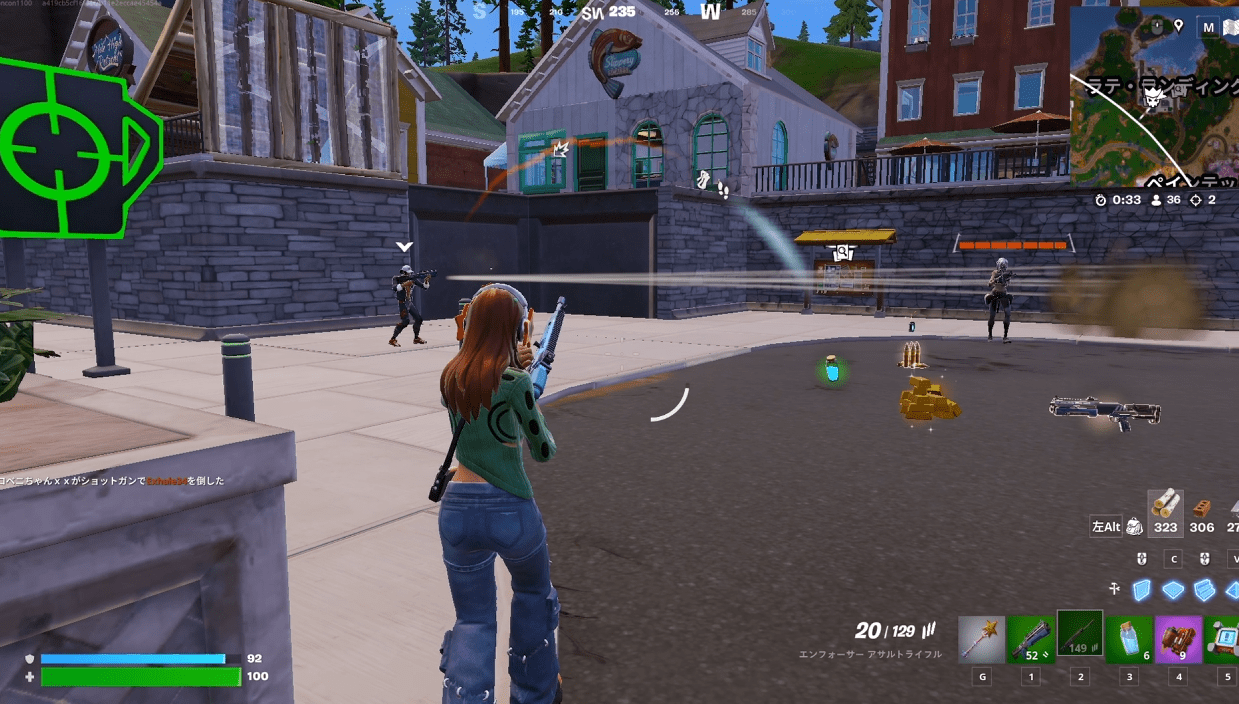This screenshot has width=1239, height=704.
Task: Select the star wand pickaxe slot
Action: tap(981, 639)
